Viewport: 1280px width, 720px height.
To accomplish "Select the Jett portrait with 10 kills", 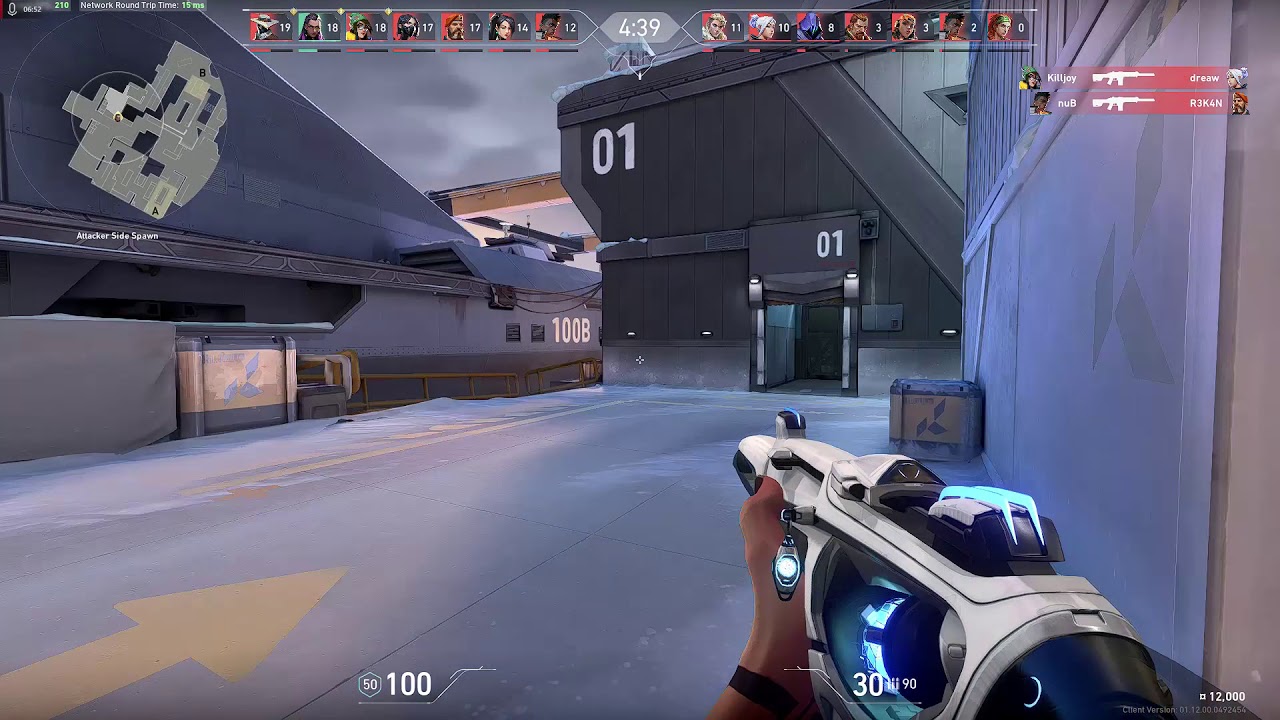I will (x=762, y=27).
